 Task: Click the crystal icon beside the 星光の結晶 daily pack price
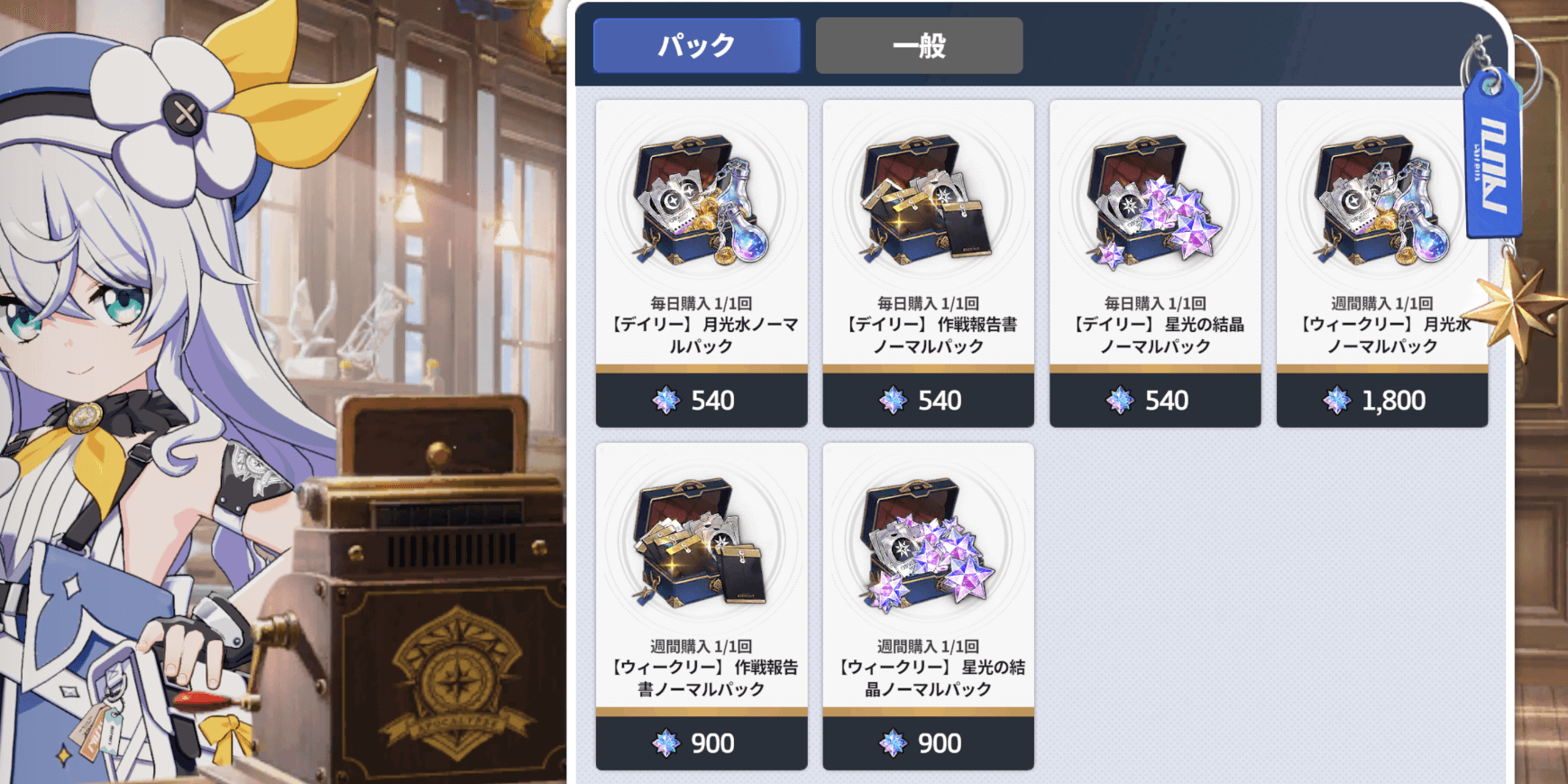pyautogui.click(x=1118, y=400)
